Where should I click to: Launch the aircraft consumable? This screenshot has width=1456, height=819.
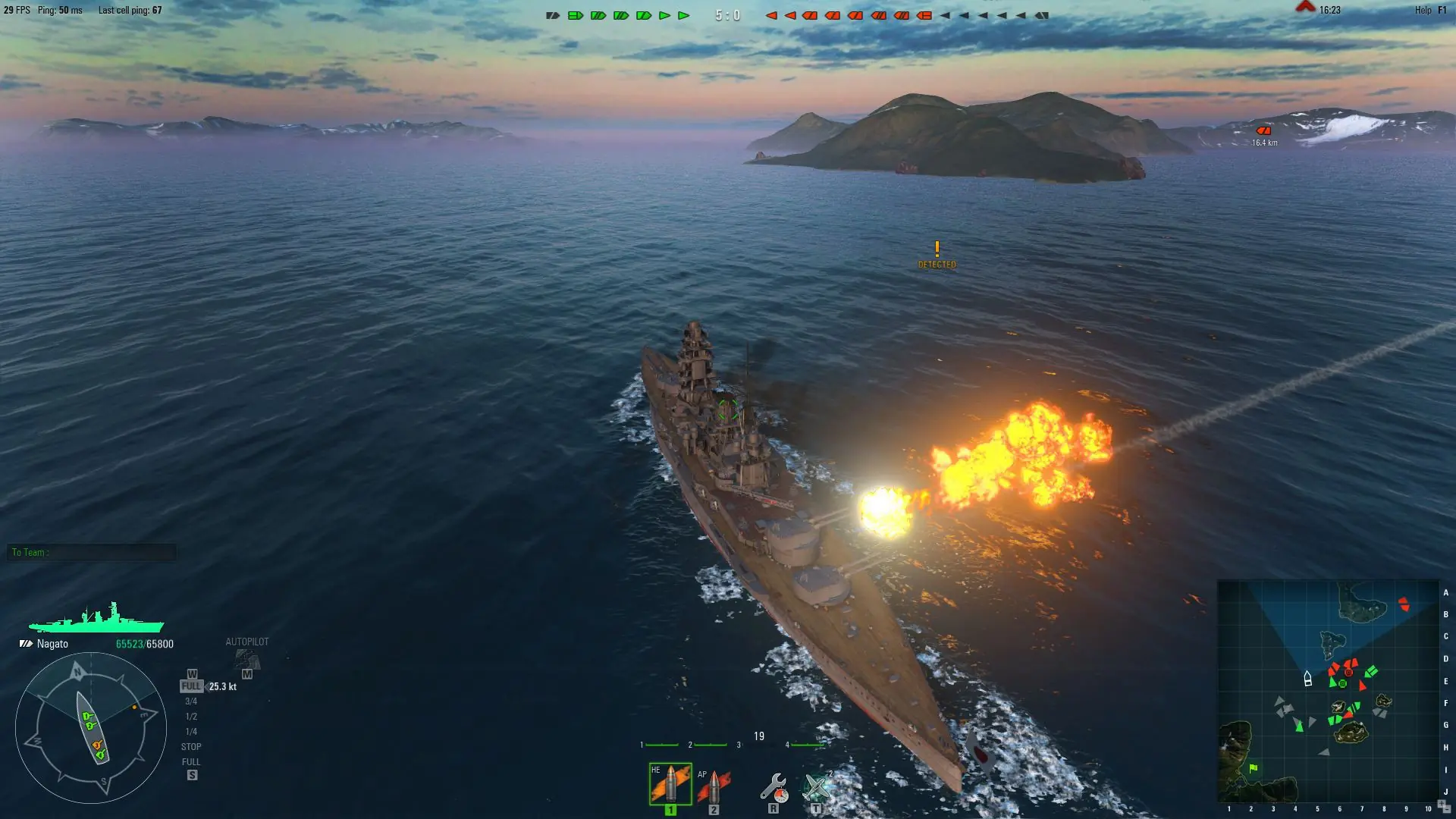pyautogui.click(x=817, y=788)
